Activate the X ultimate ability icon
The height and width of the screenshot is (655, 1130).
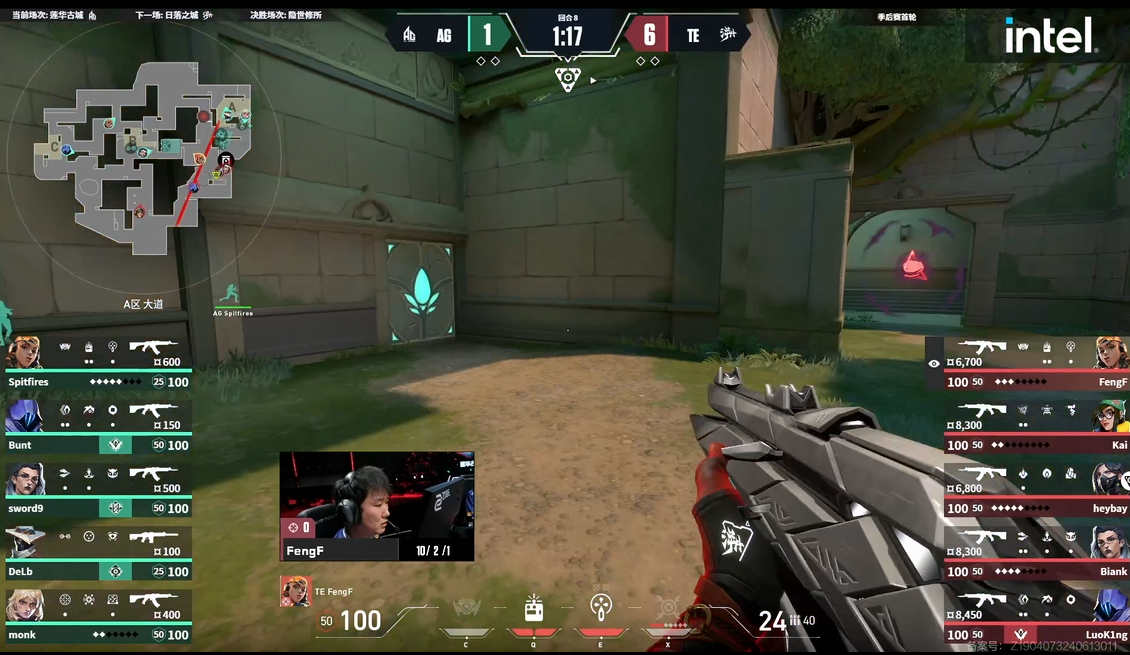[x=667, y=609]
